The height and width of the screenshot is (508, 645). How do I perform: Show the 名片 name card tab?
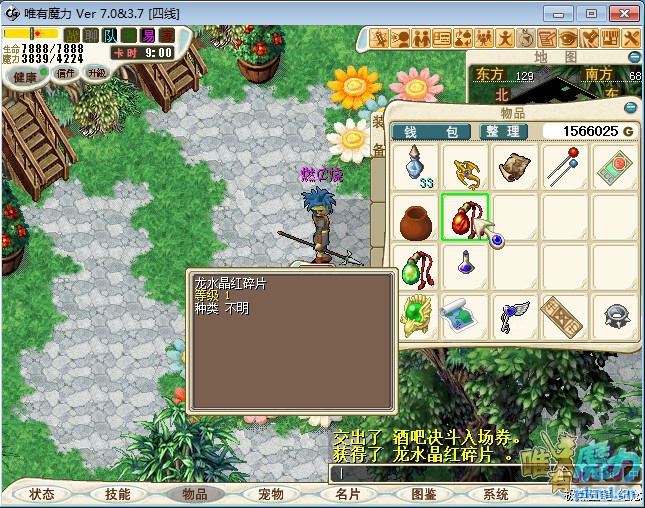pyautogui.click(x=347, y=494)
